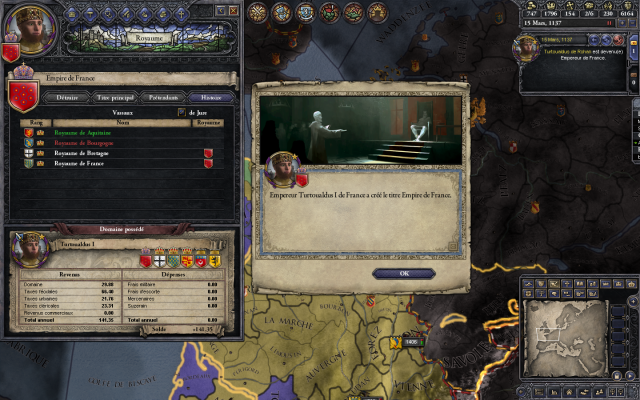Select Turtousaldus I portrait in domain panel
This screenshot has width=640, height=400.
[x=28, y=248]
